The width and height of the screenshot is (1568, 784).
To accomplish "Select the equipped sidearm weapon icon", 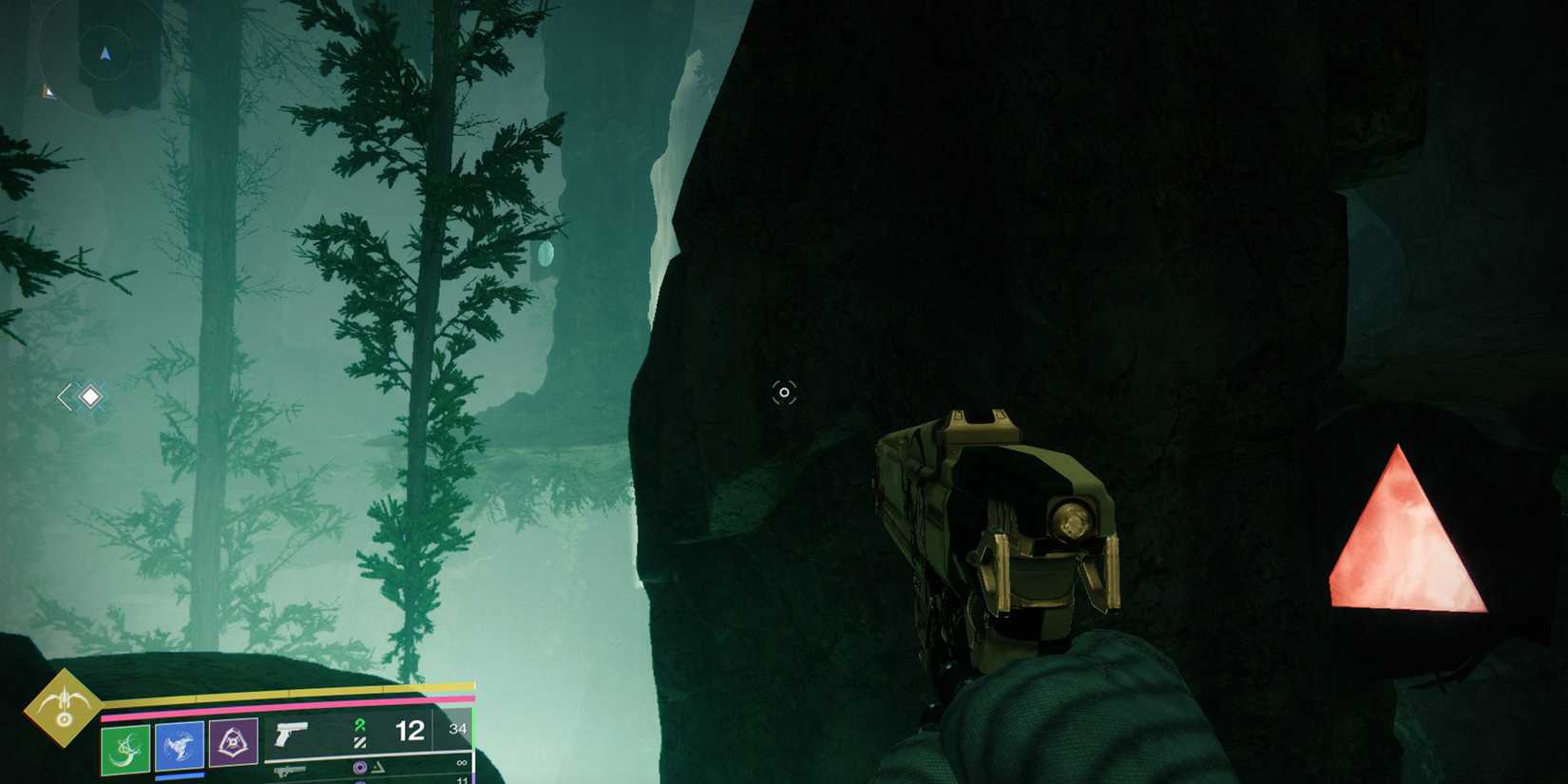I will [x=291, y=734].
